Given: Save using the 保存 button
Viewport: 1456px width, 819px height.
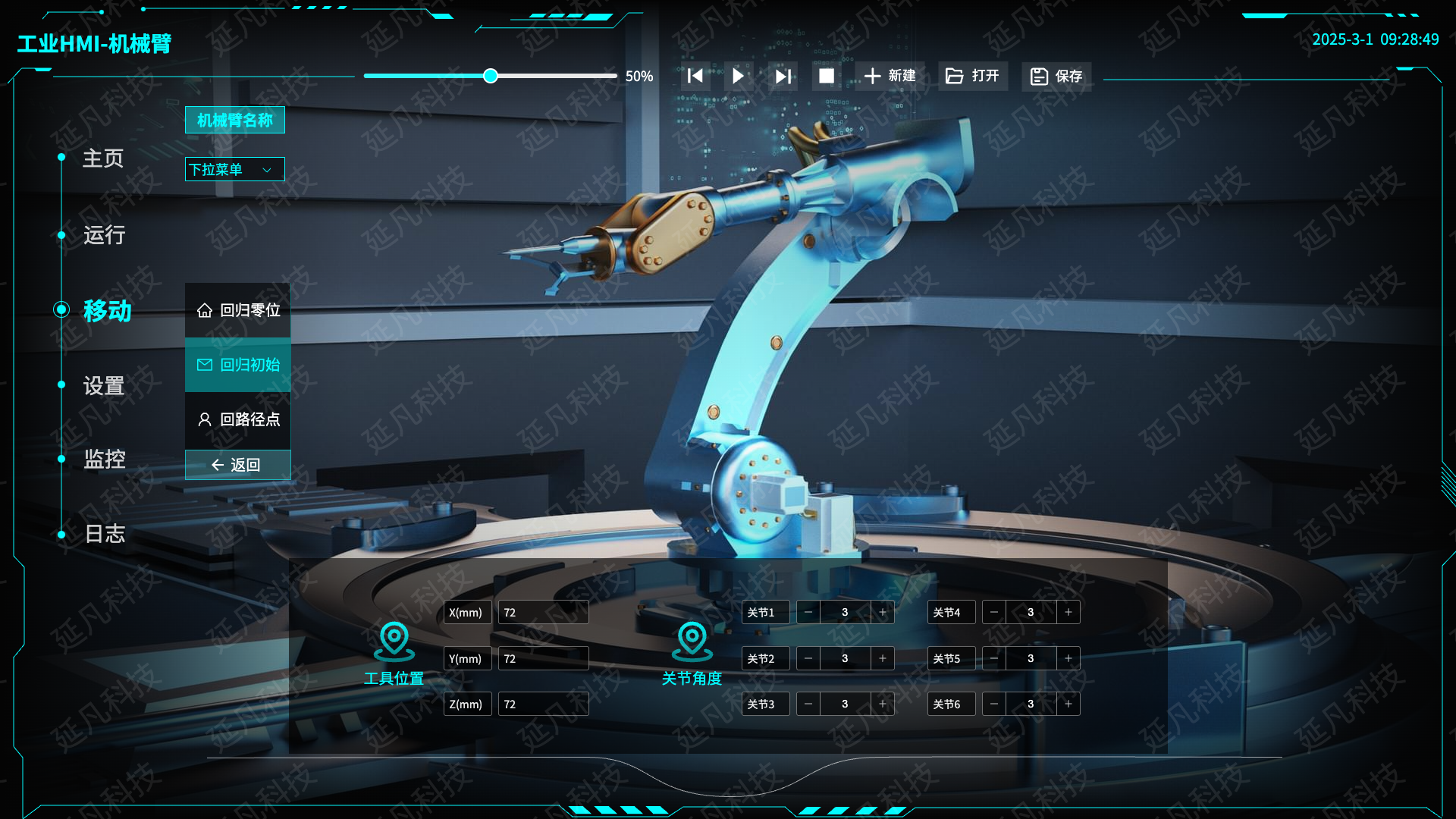Looking at the screenshot, I should tap(1056, 76).
